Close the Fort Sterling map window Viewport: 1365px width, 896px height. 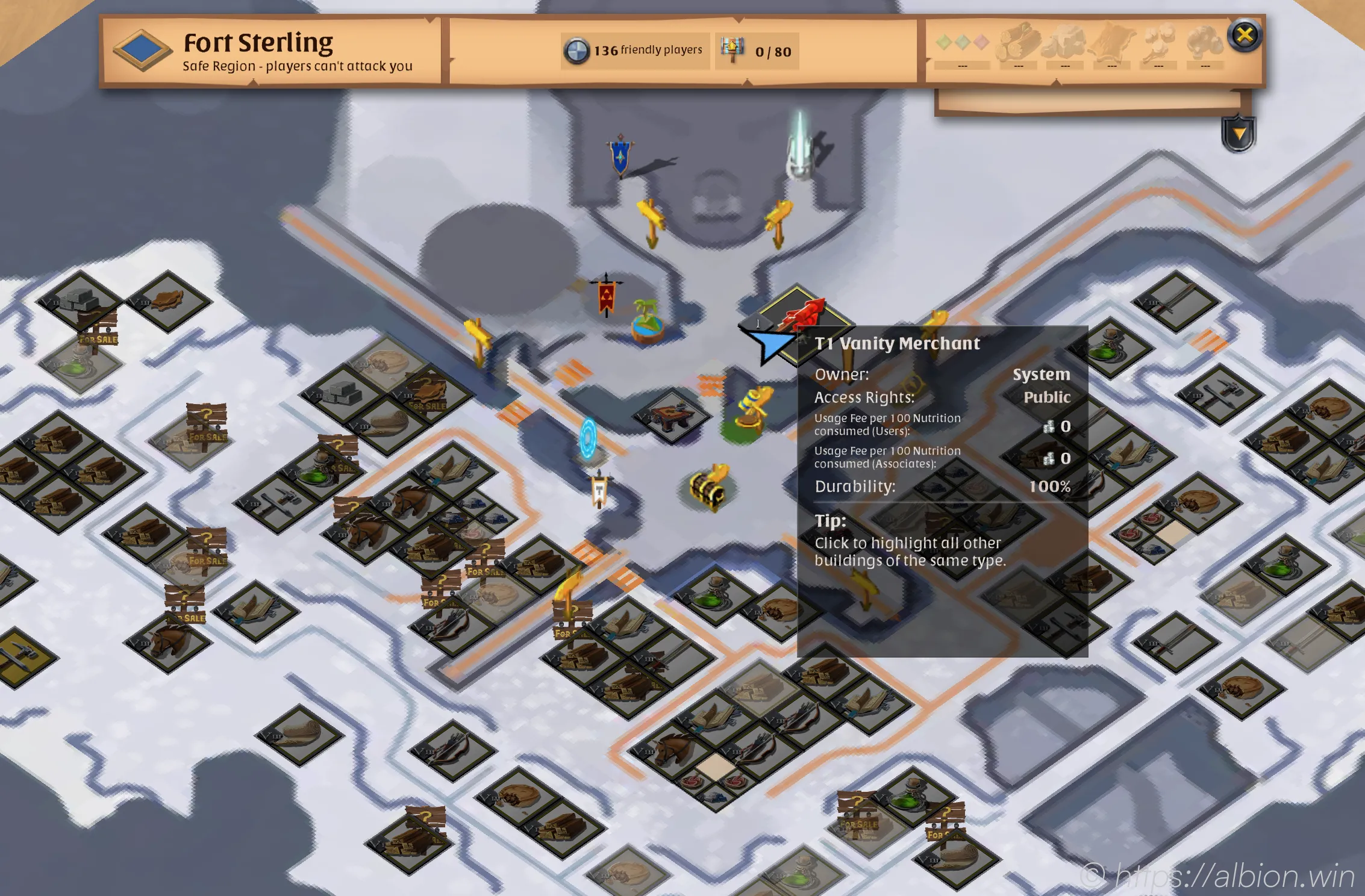[1245, 36]
